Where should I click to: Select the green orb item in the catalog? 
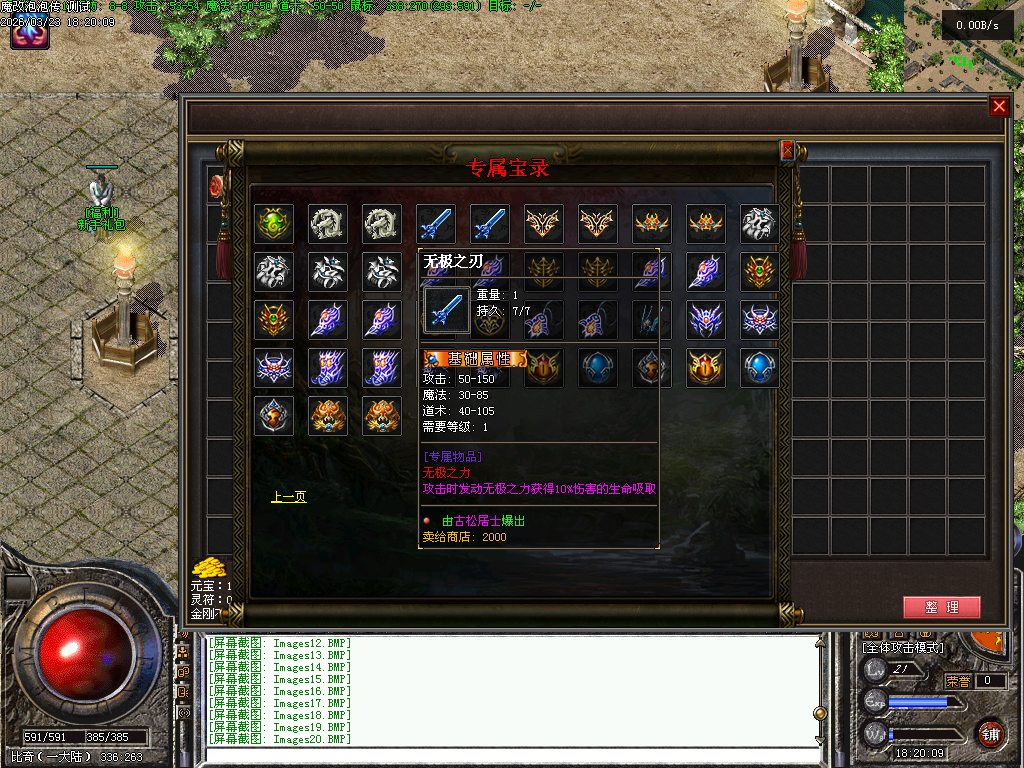[x=274, y=224]
